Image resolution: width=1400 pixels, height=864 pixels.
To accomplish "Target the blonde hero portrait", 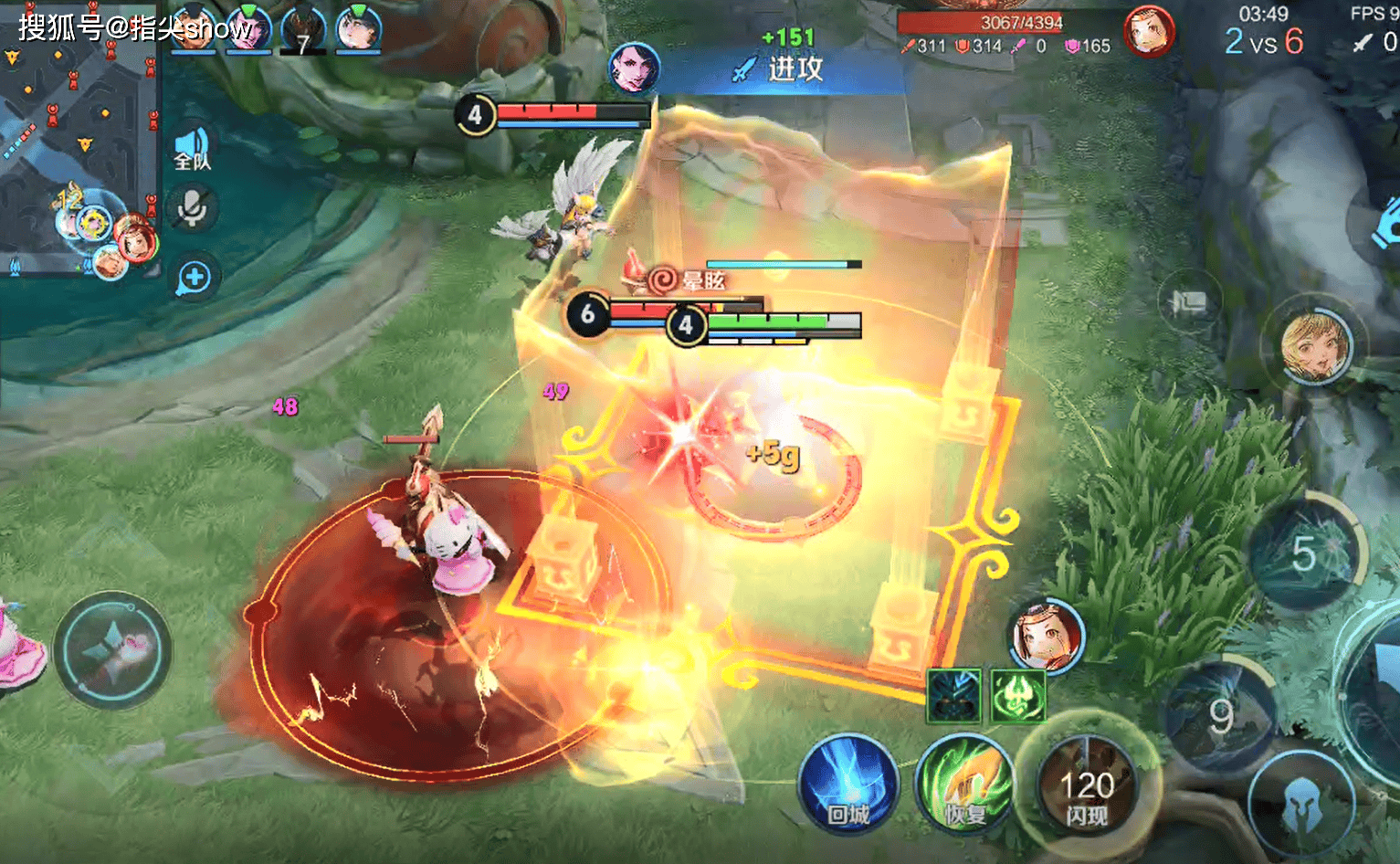I will coord(1315,346).
